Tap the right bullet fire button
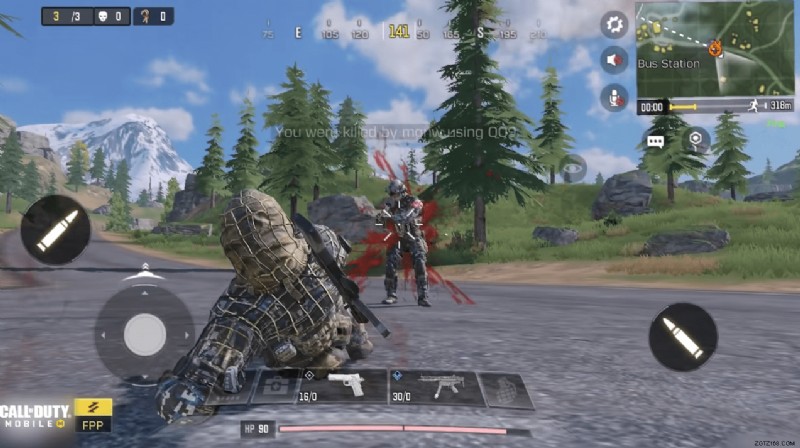 682,337
